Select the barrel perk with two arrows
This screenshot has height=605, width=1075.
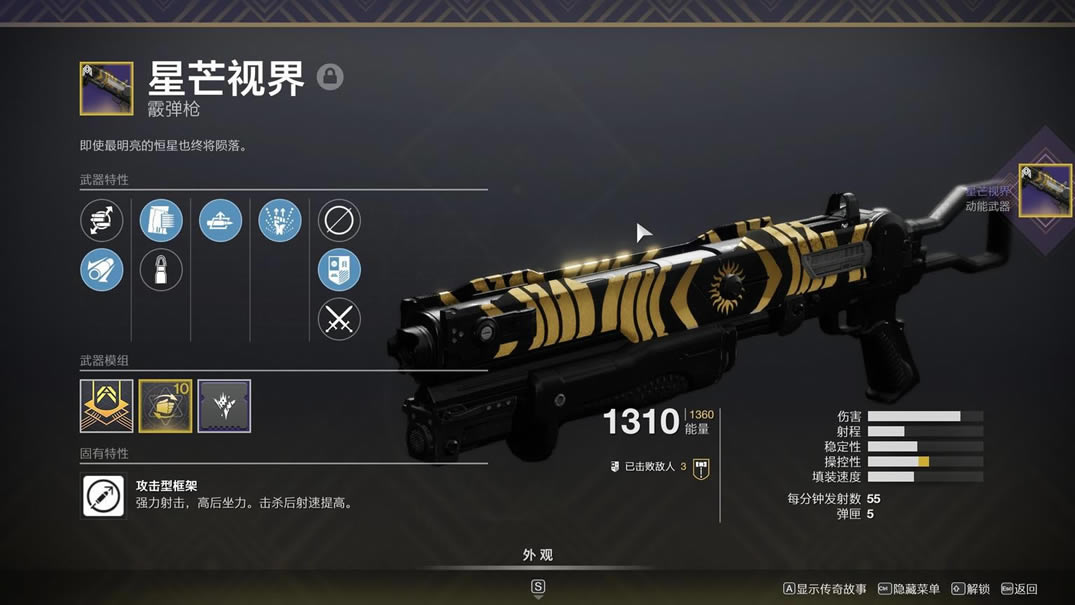click(x=102, y=221)
